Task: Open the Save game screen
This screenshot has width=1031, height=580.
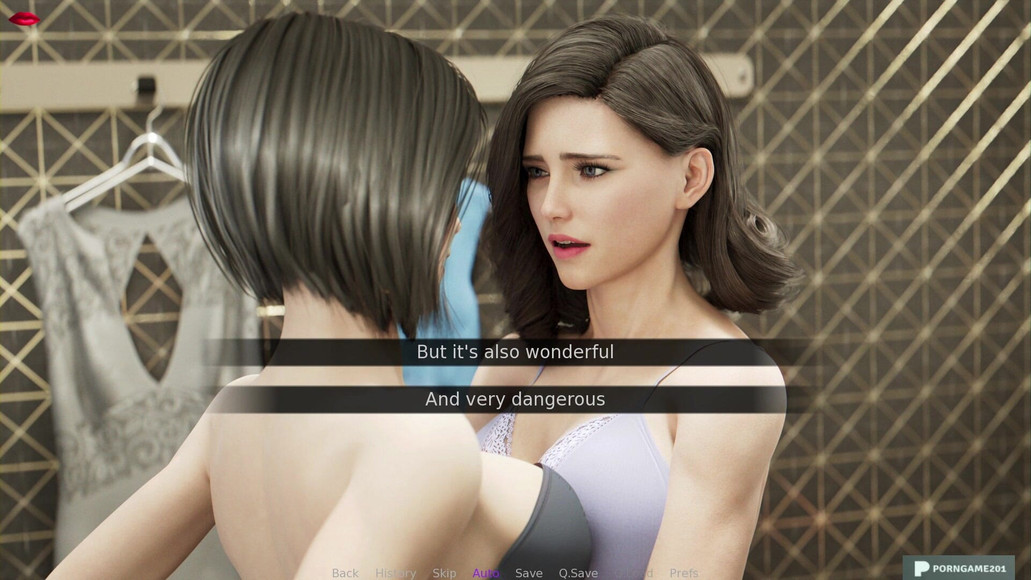Action: click(x=529, y=573)
